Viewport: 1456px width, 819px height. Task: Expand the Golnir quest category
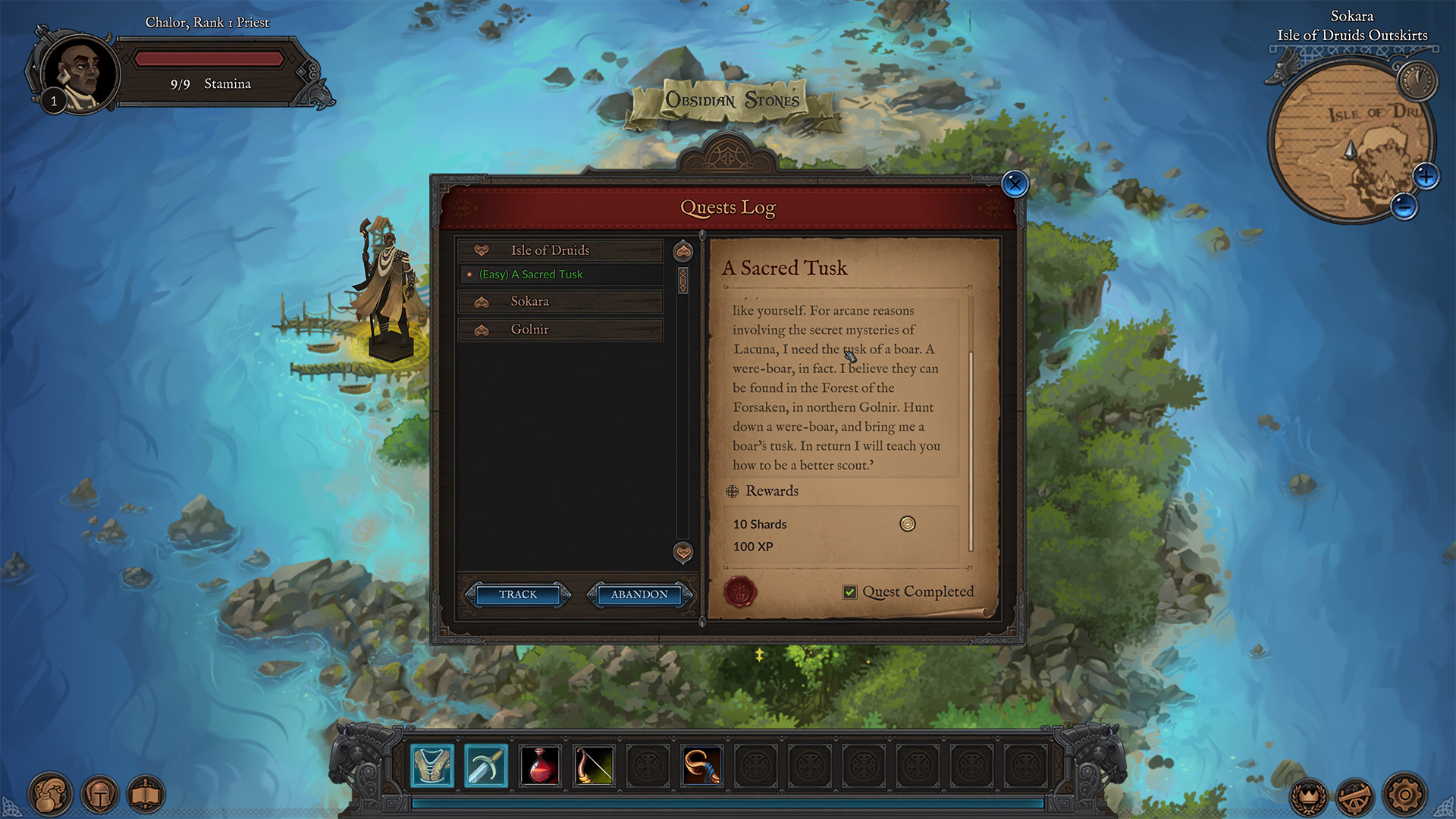click(560, 329)
